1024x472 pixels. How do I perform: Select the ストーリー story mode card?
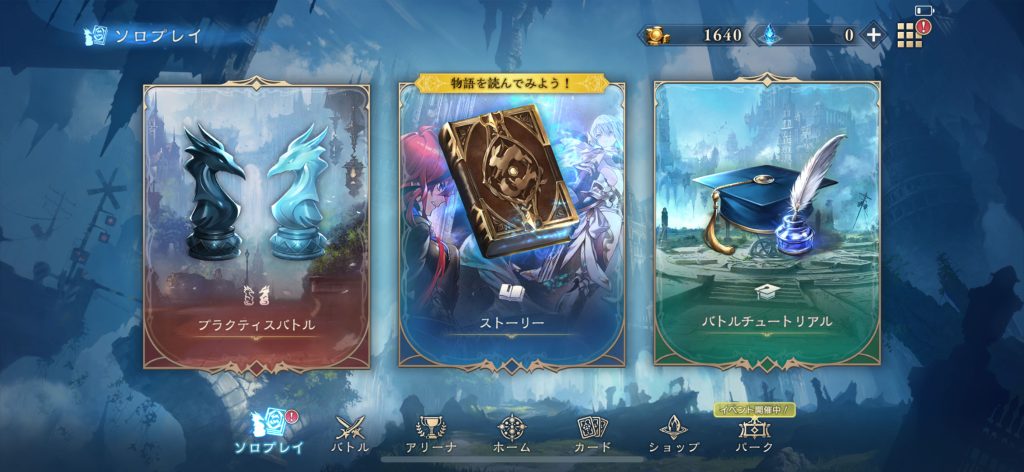512,226
